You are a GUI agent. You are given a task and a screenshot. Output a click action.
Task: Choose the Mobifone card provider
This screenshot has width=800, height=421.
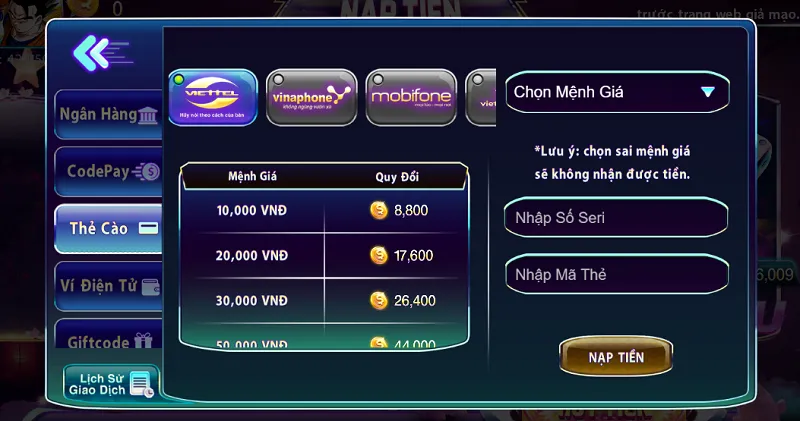410,97
